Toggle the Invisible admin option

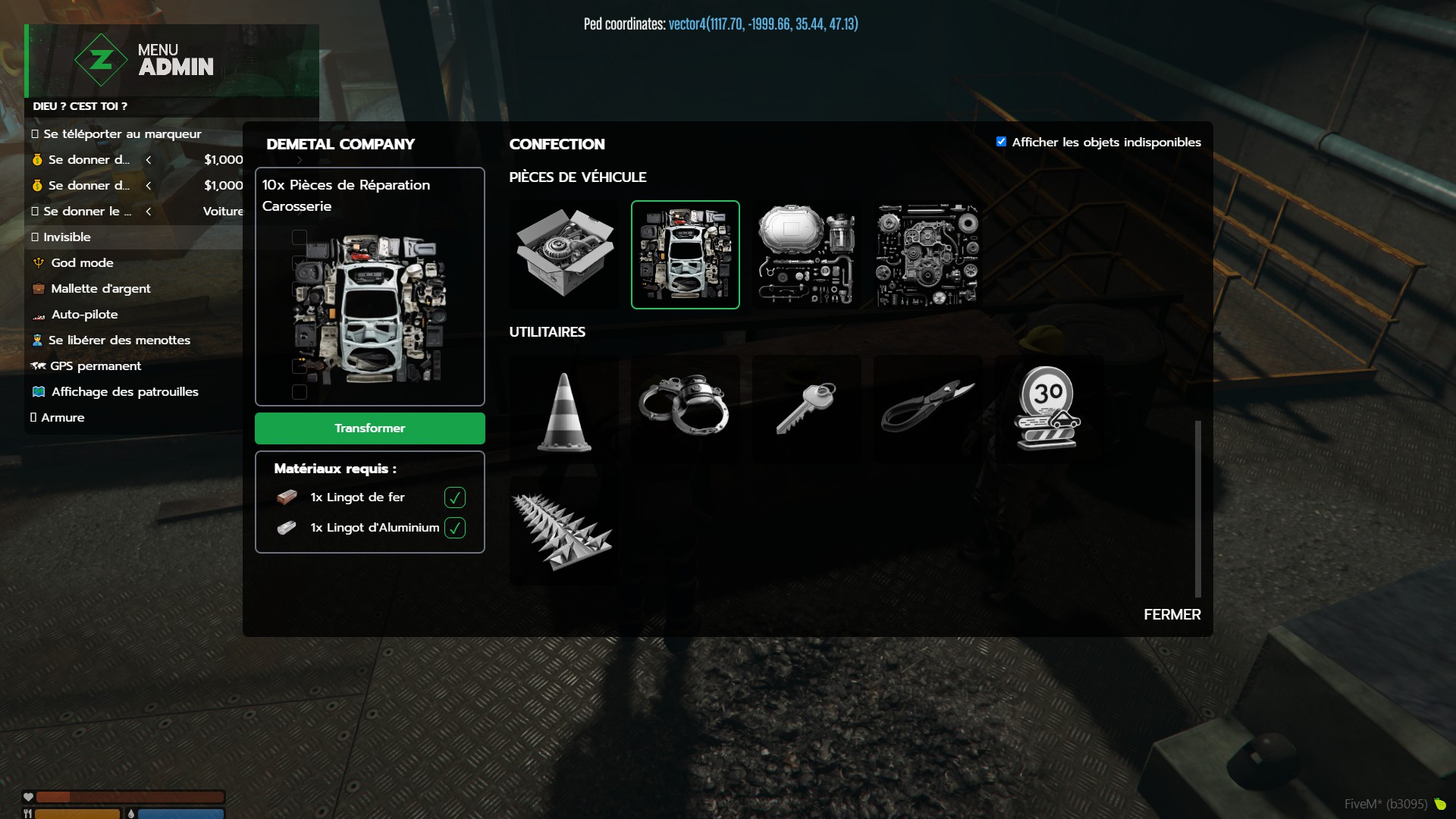click(67, 237)
